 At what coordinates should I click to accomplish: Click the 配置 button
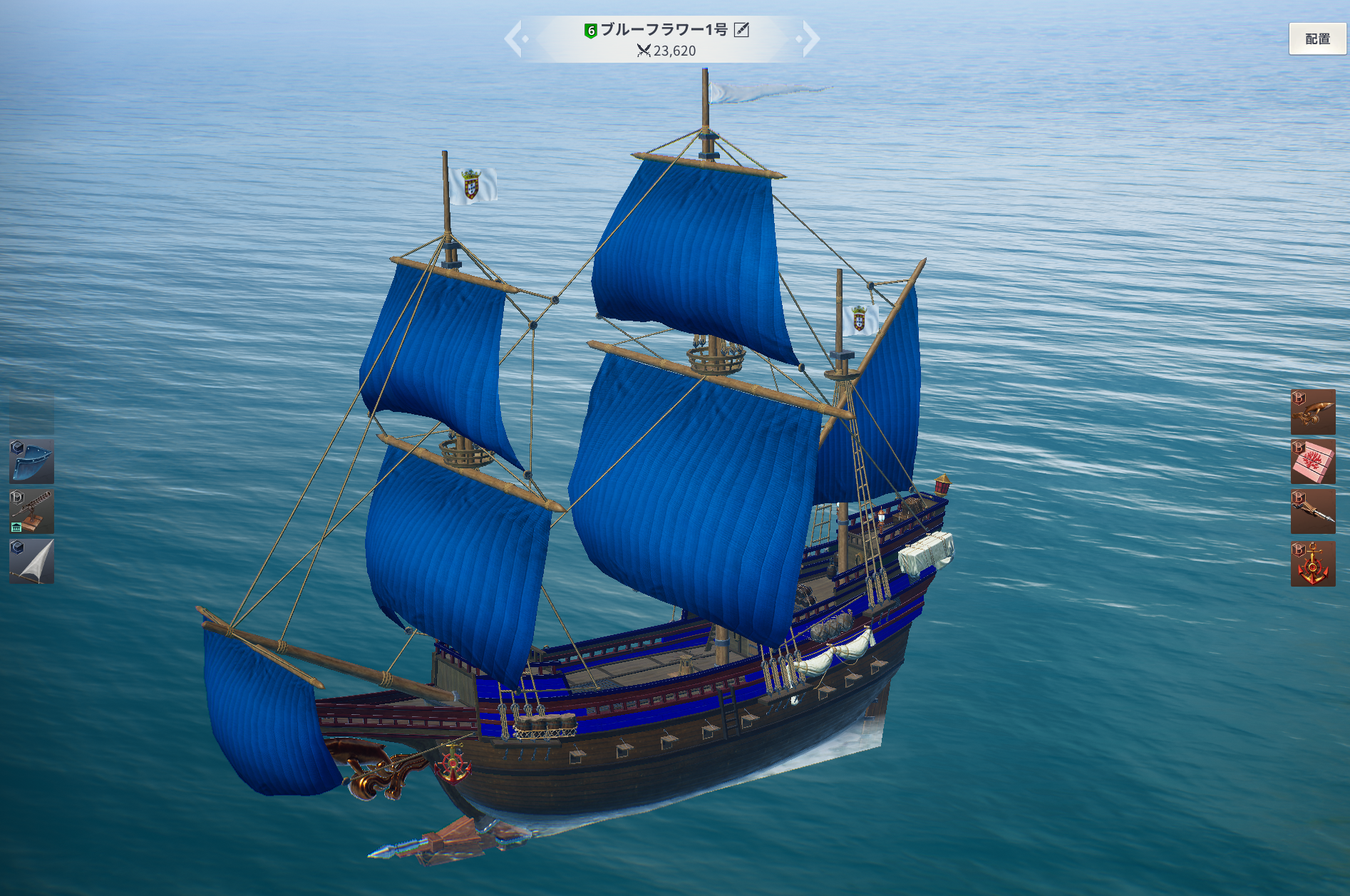(1316, 39)
